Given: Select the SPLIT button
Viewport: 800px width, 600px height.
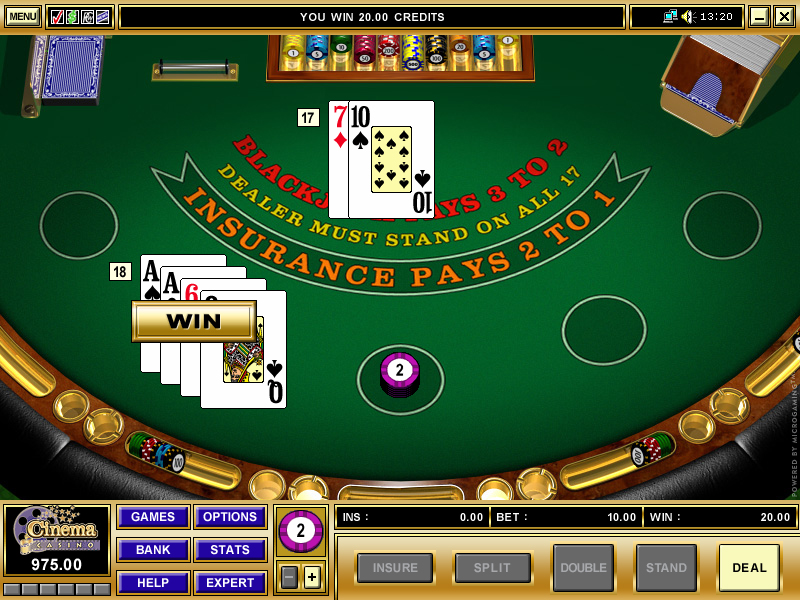Looking at the screenshot, I should (x=492, y=568).
